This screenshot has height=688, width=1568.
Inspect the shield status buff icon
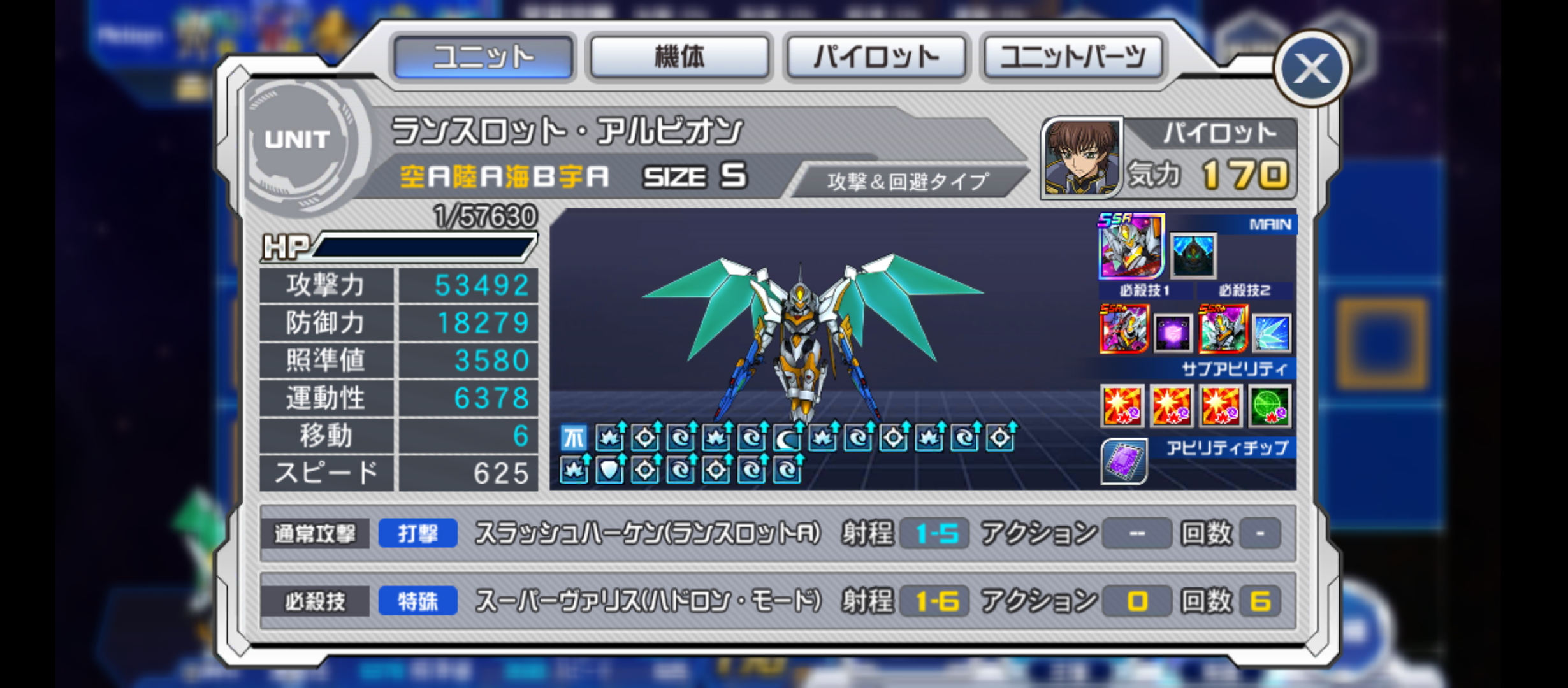pos(609,471)
